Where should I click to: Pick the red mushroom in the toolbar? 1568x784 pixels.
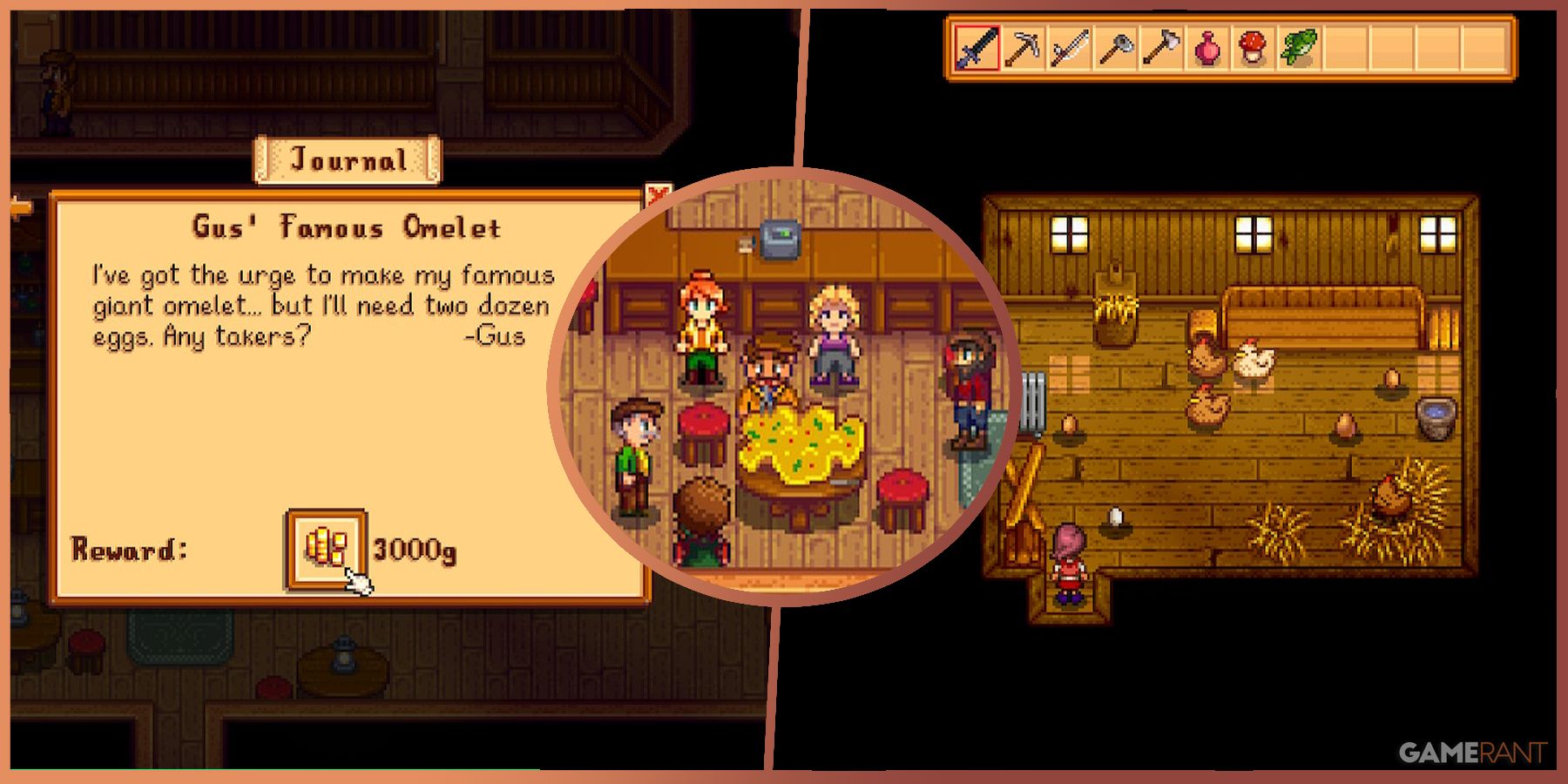point(1253,48)
